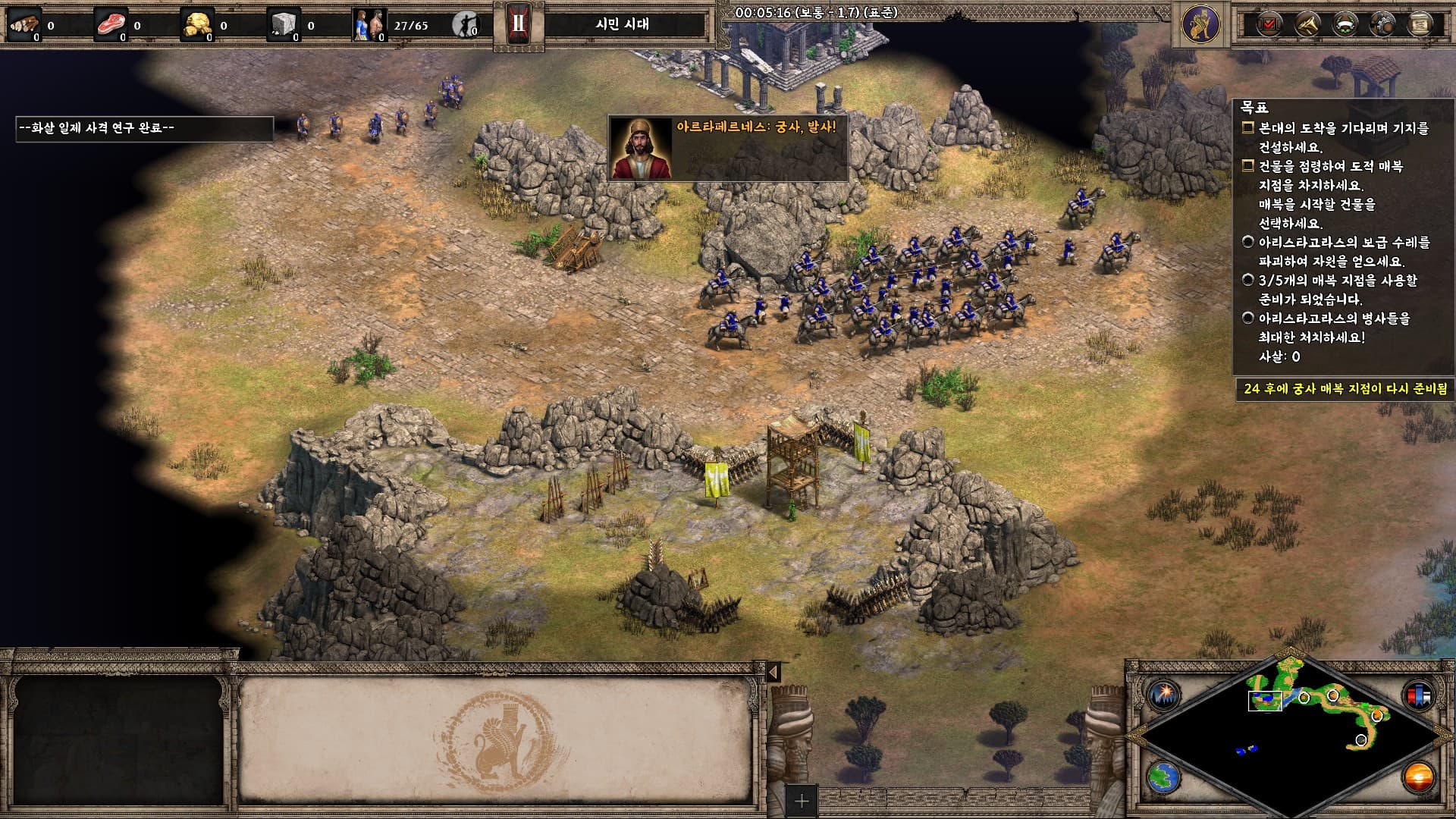Click the Roman numeral II age emblem

519,24
